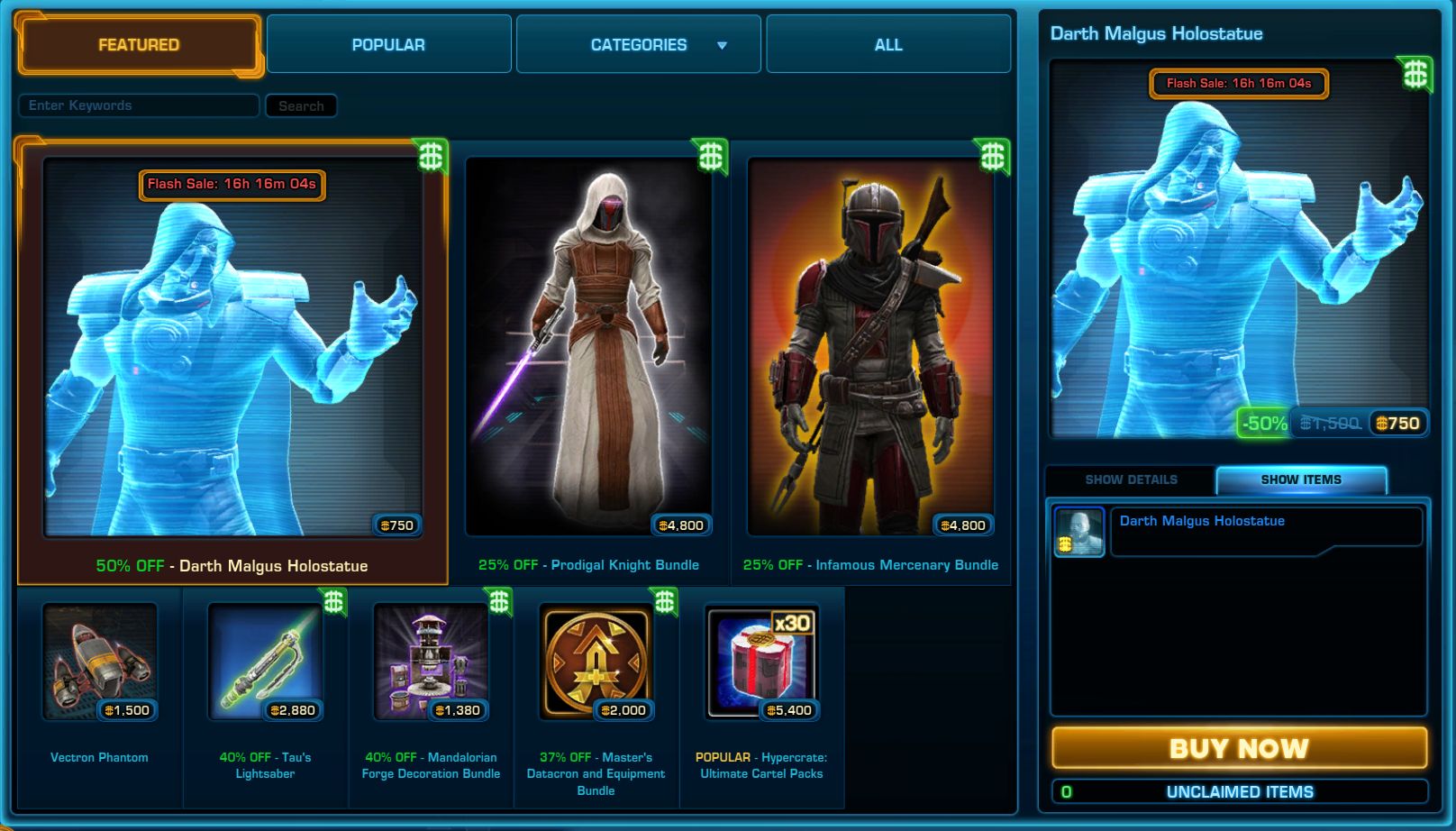Switch to the Featured tab
This screenshot has height=831, width=1456.
coord(139,45)
